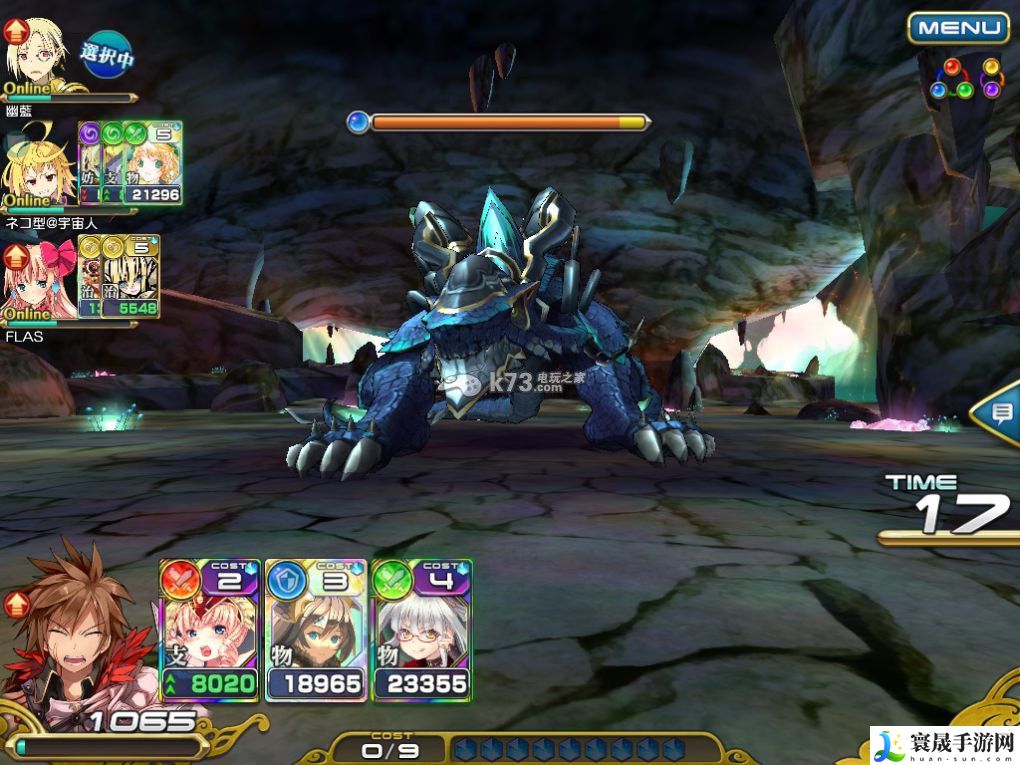1020x765 pixels.
Task: Play the cost 4 card with 23355
Action: [x=421, y=630]
